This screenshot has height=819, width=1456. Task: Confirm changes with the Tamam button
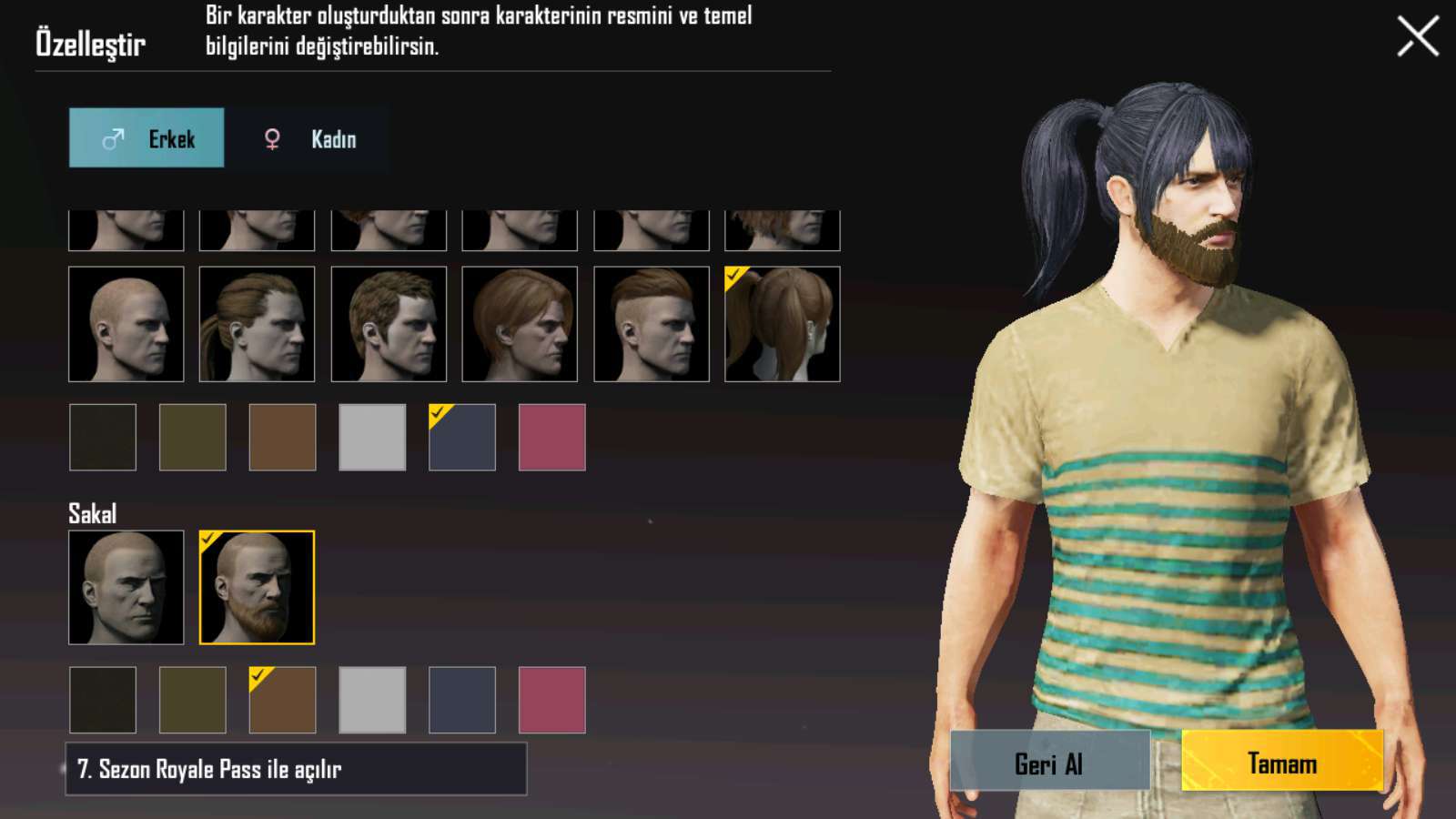[x=1281, y=761]
